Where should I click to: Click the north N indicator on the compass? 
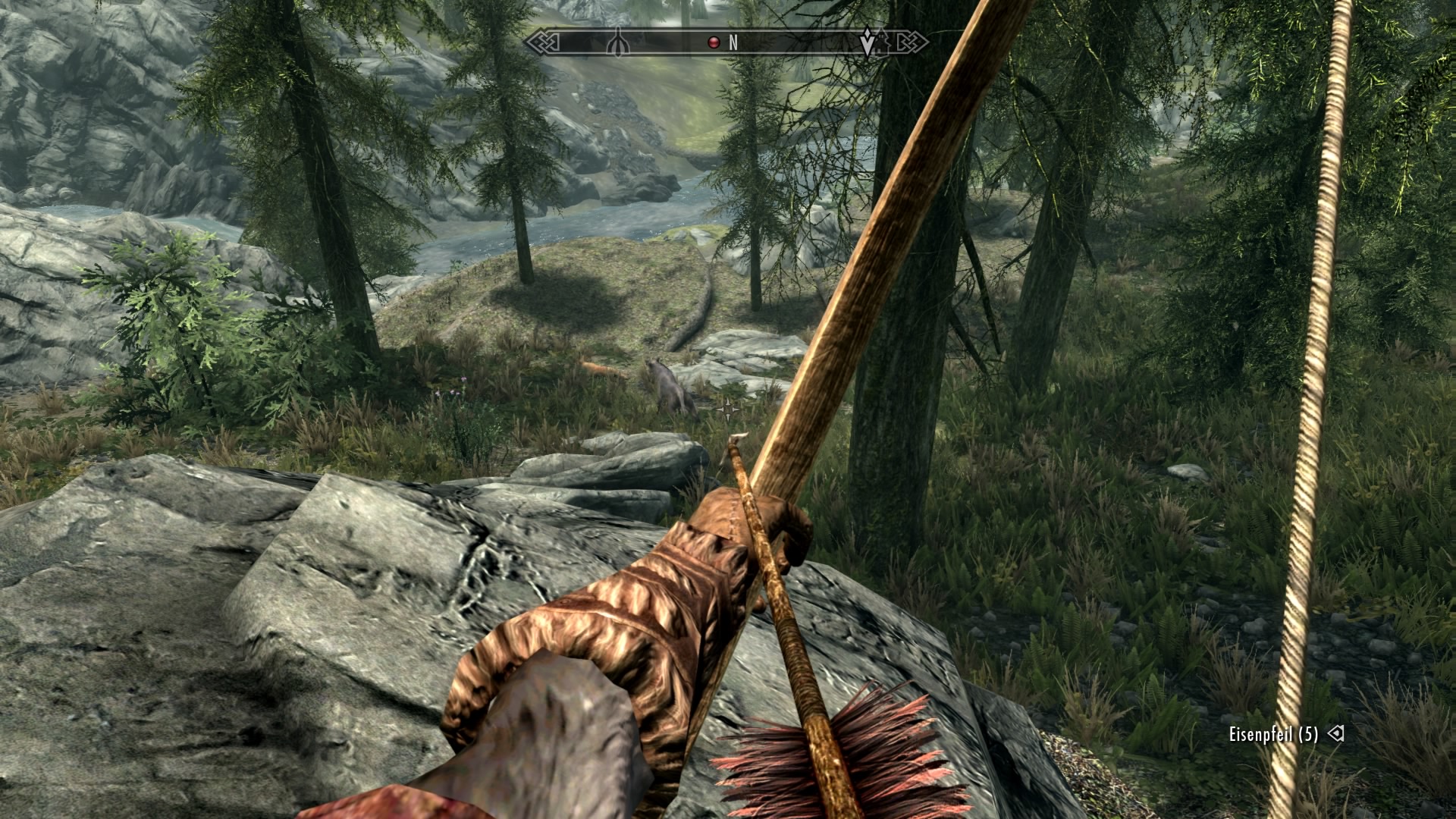(733, 43)
